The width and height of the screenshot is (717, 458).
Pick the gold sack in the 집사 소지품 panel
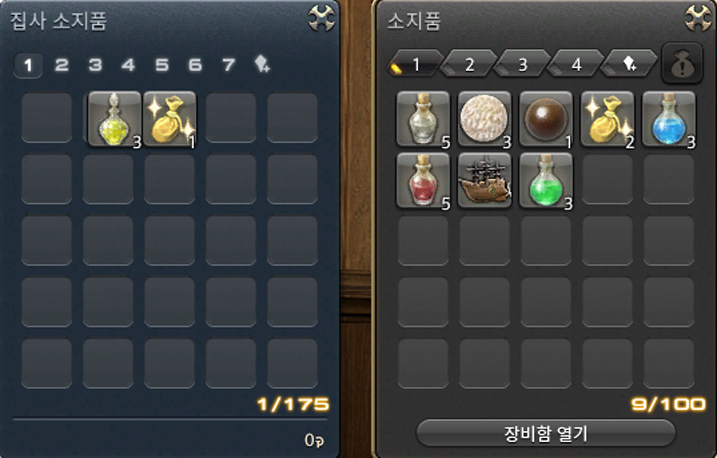click(x=171, y=117)
